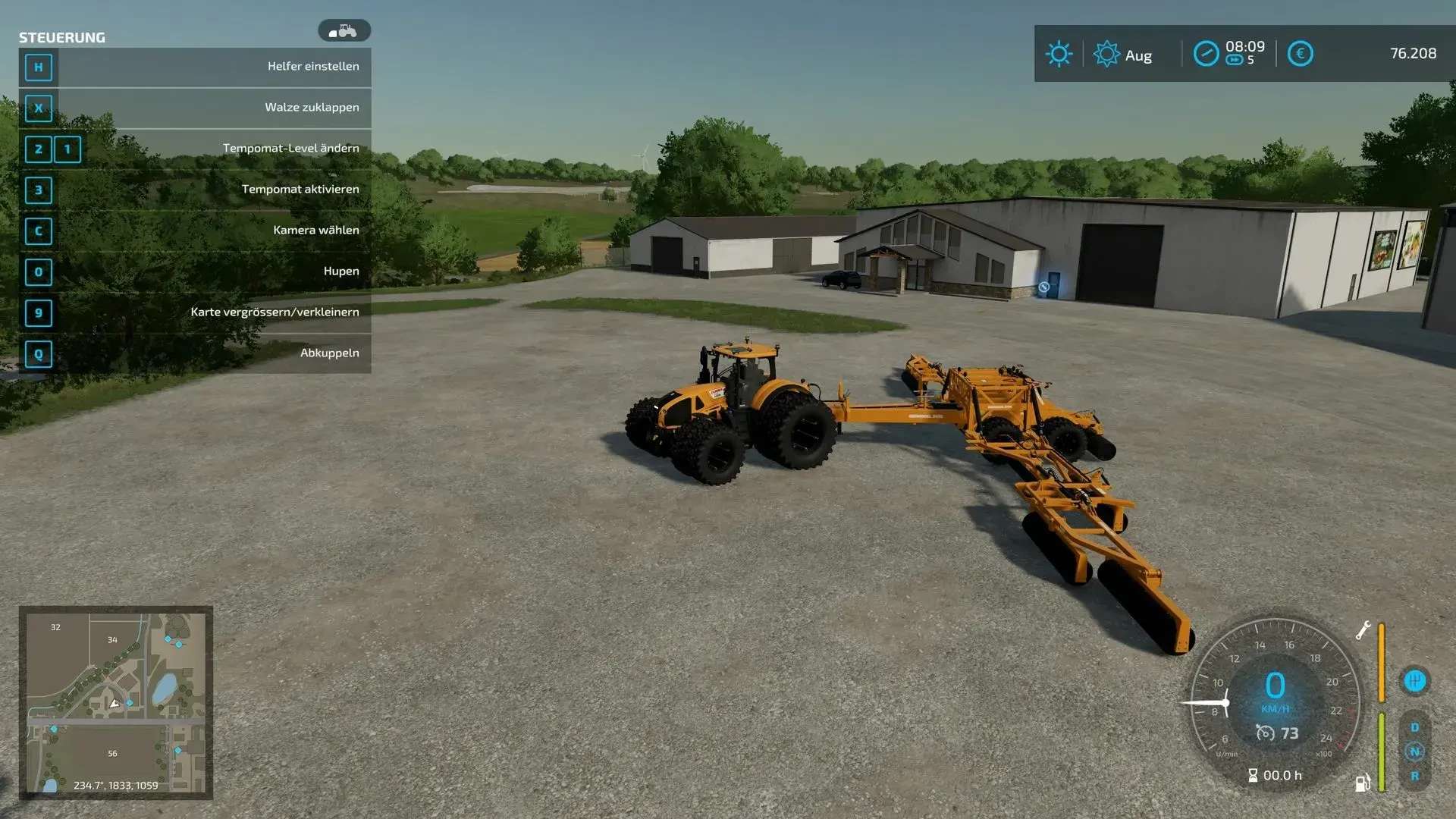Click the cruise control speed icon
Screen dimensions: 1456x819
(1265, 733)
